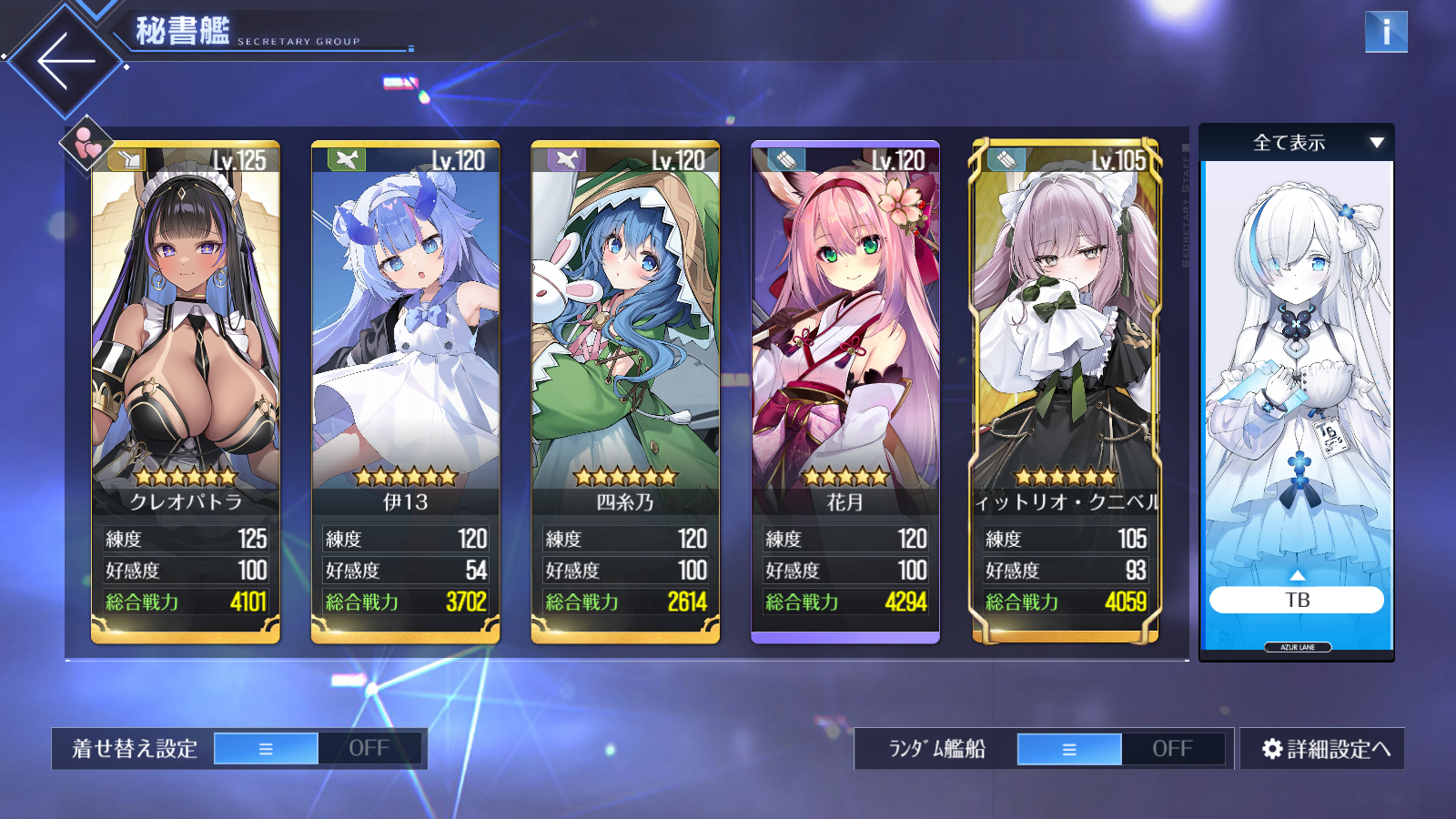This screenshot has height=819, width=1456.
Task: Open the 全て表示 filter dropdown
Action: pos(1297,143)
